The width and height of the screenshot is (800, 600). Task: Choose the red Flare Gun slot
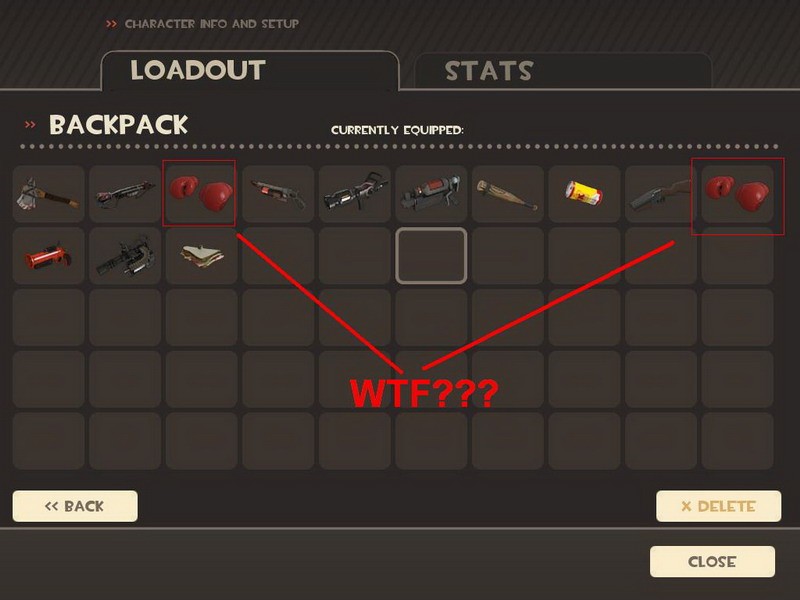coord(48,256)
